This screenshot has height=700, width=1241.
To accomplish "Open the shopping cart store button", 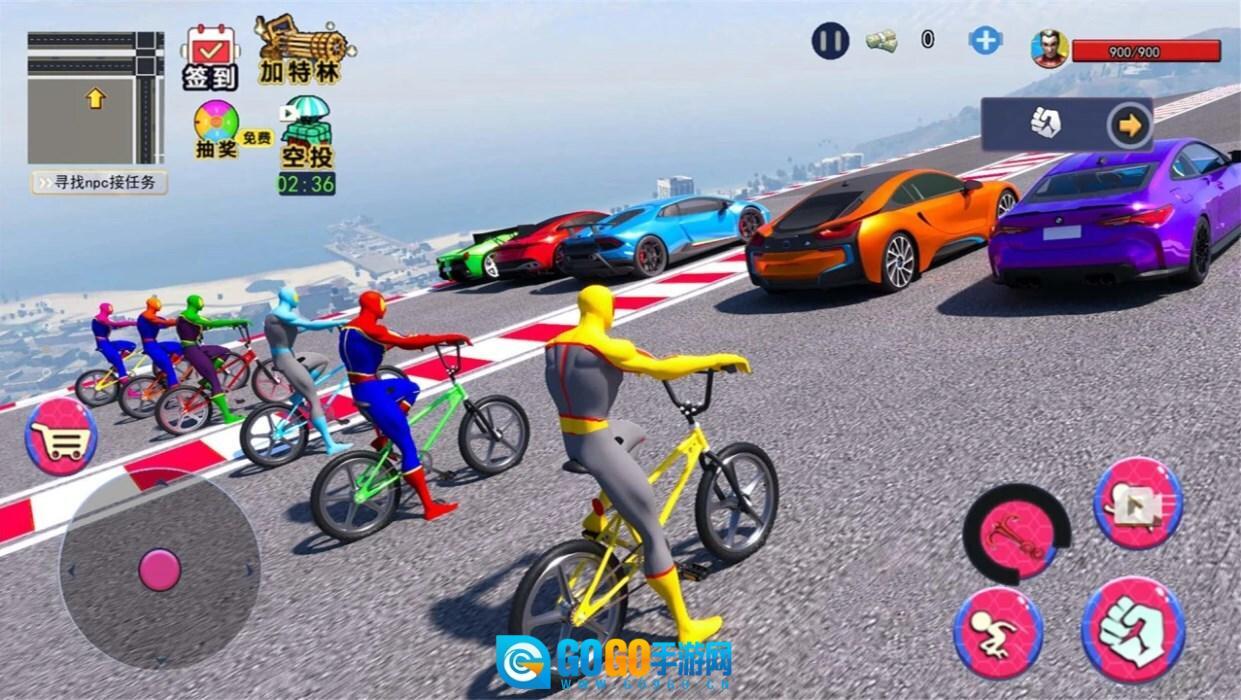I will 61,436.
